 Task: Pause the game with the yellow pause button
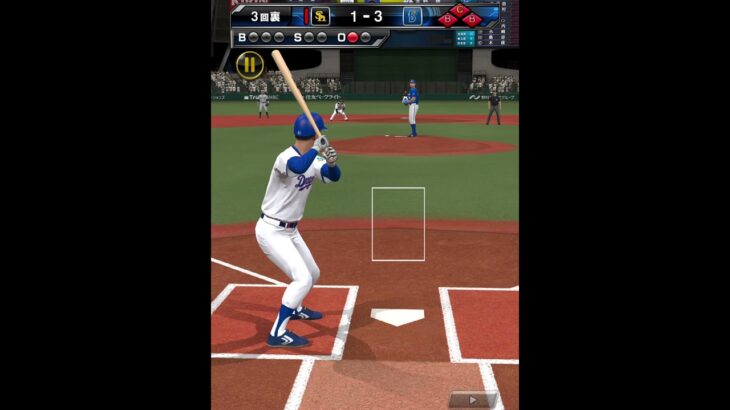pos(250,65)
